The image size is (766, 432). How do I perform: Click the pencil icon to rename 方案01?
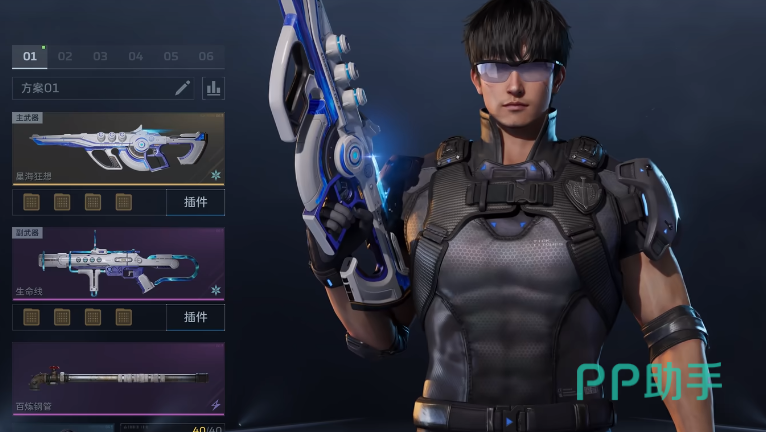(182, 88)
